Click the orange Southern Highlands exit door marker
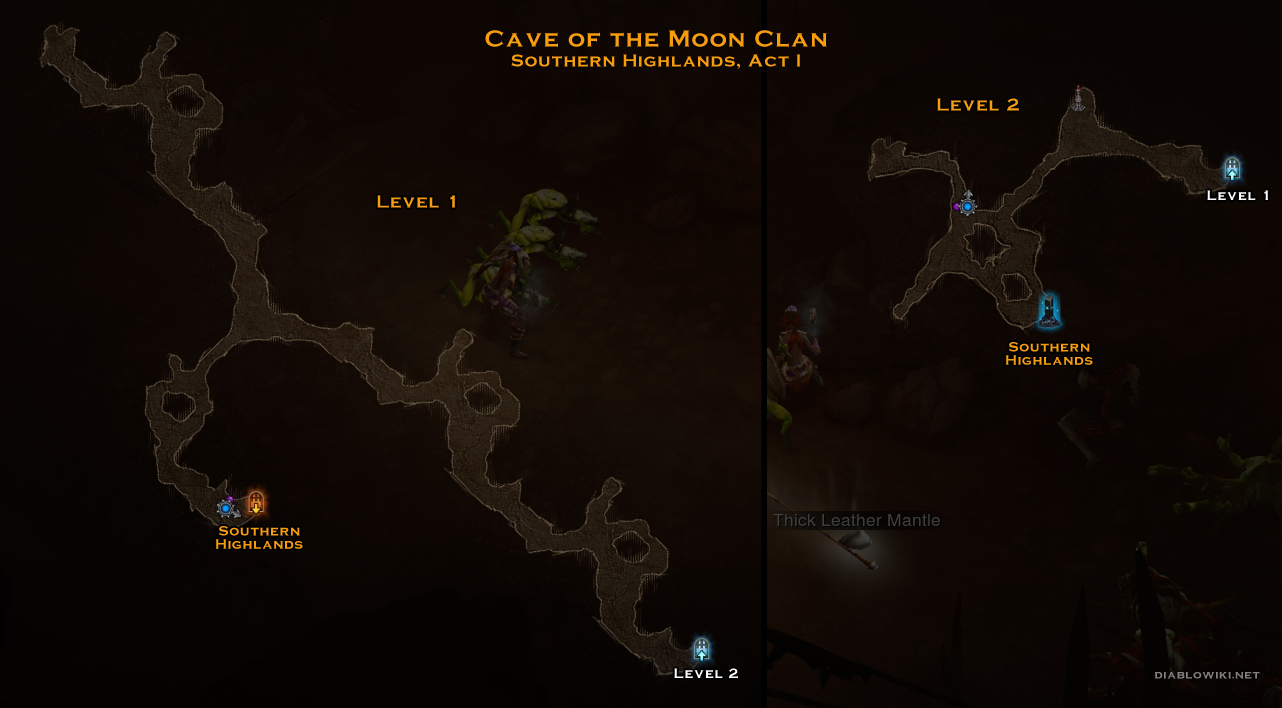Image resolution: width=1282 pixels, height=708 pixels. pyautogui.click(x=256, y=502)
